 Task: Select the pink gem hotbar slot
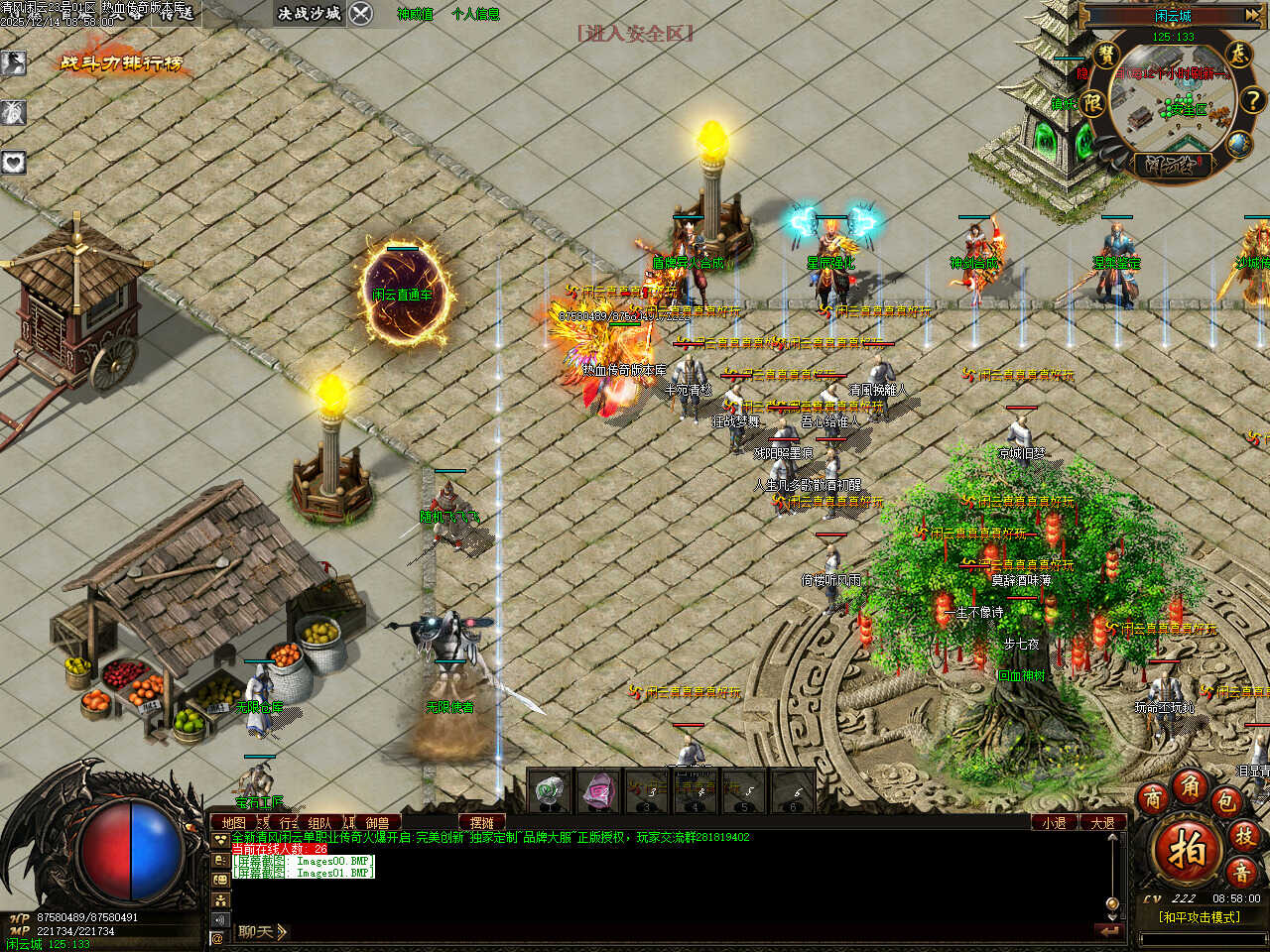(597, 791)
